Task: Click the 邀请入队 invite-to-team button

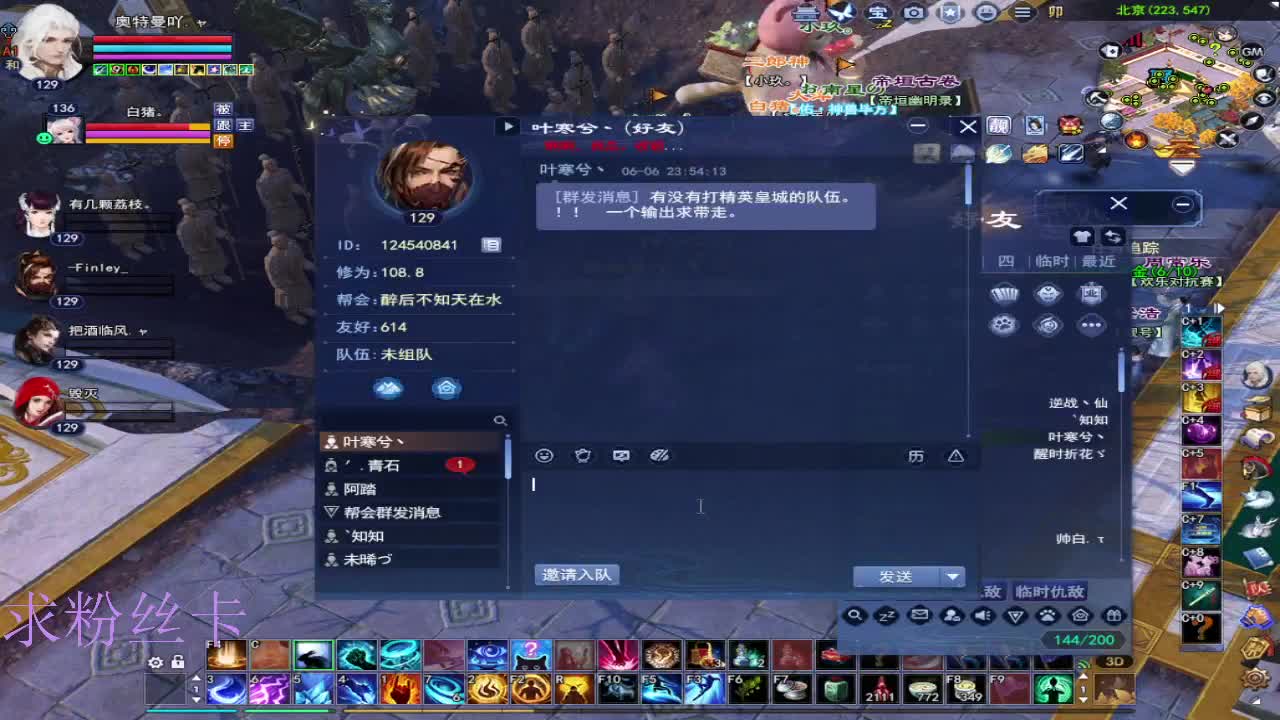Action: (x=578, y=574)
